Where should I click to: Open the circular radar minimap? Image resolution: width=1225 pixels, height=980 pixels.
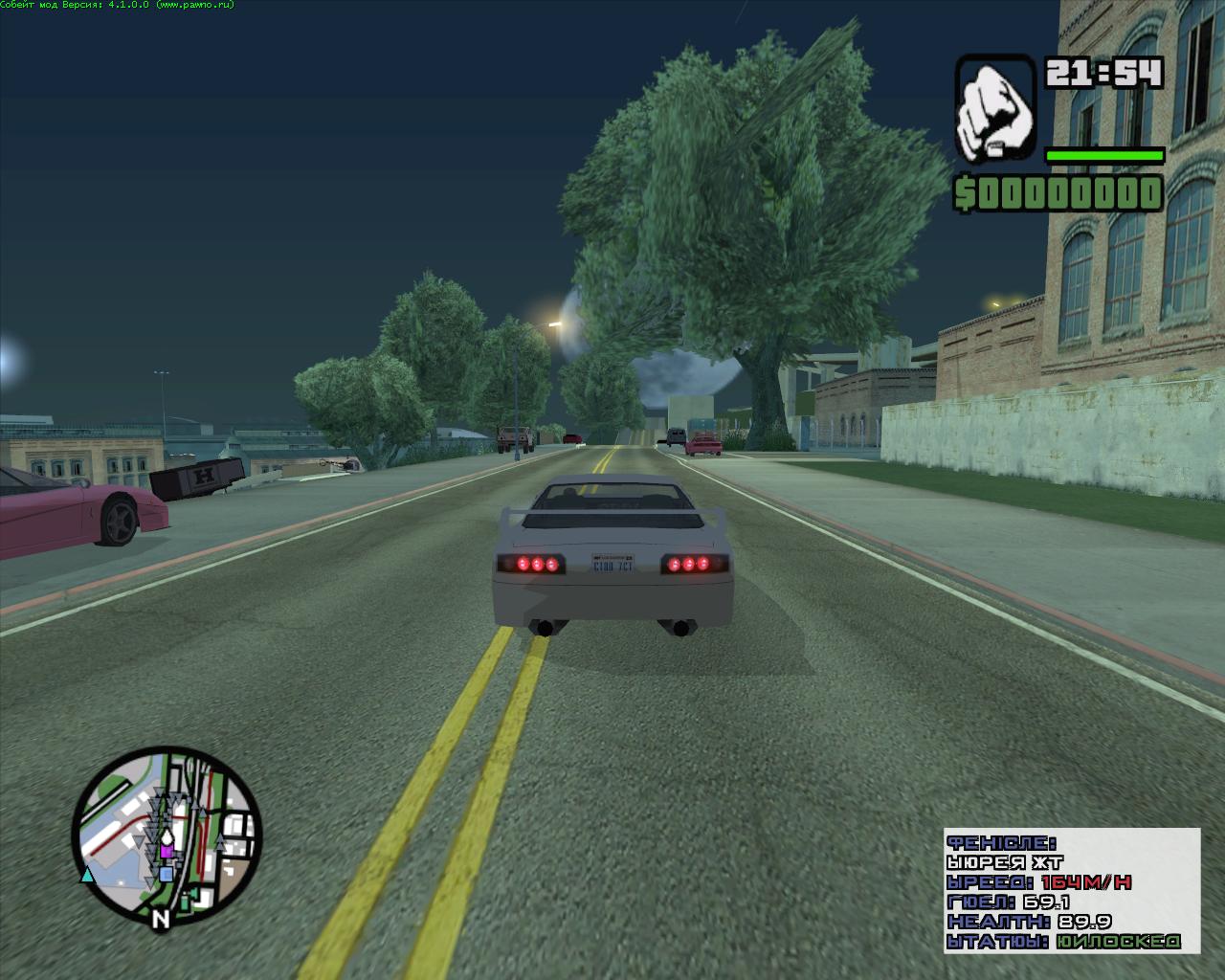pyautogui.click(x=167, y=841)
